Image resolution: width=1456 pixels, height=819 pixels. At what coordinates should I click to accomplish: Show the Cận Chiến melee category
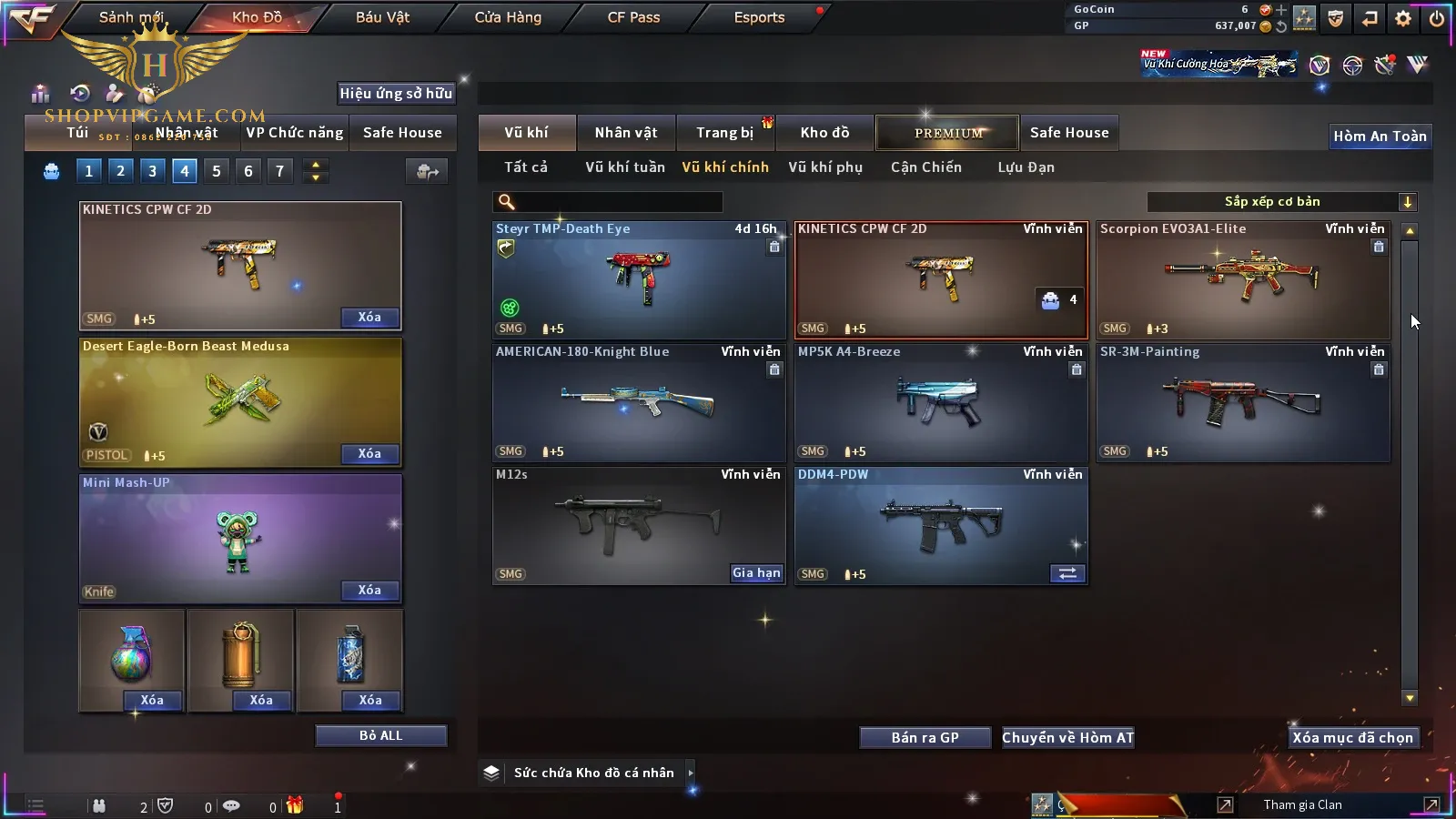click(x=925, y=167)
